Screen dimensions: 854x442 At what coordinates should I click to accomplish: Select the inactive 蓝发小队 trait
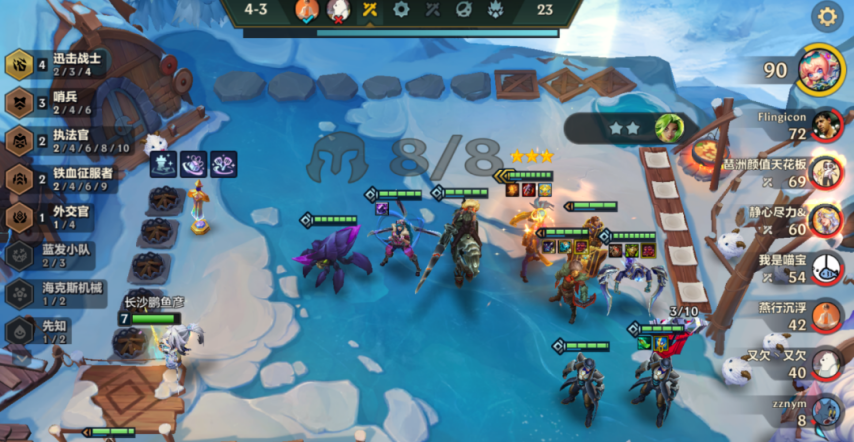[x=55, y=255]
